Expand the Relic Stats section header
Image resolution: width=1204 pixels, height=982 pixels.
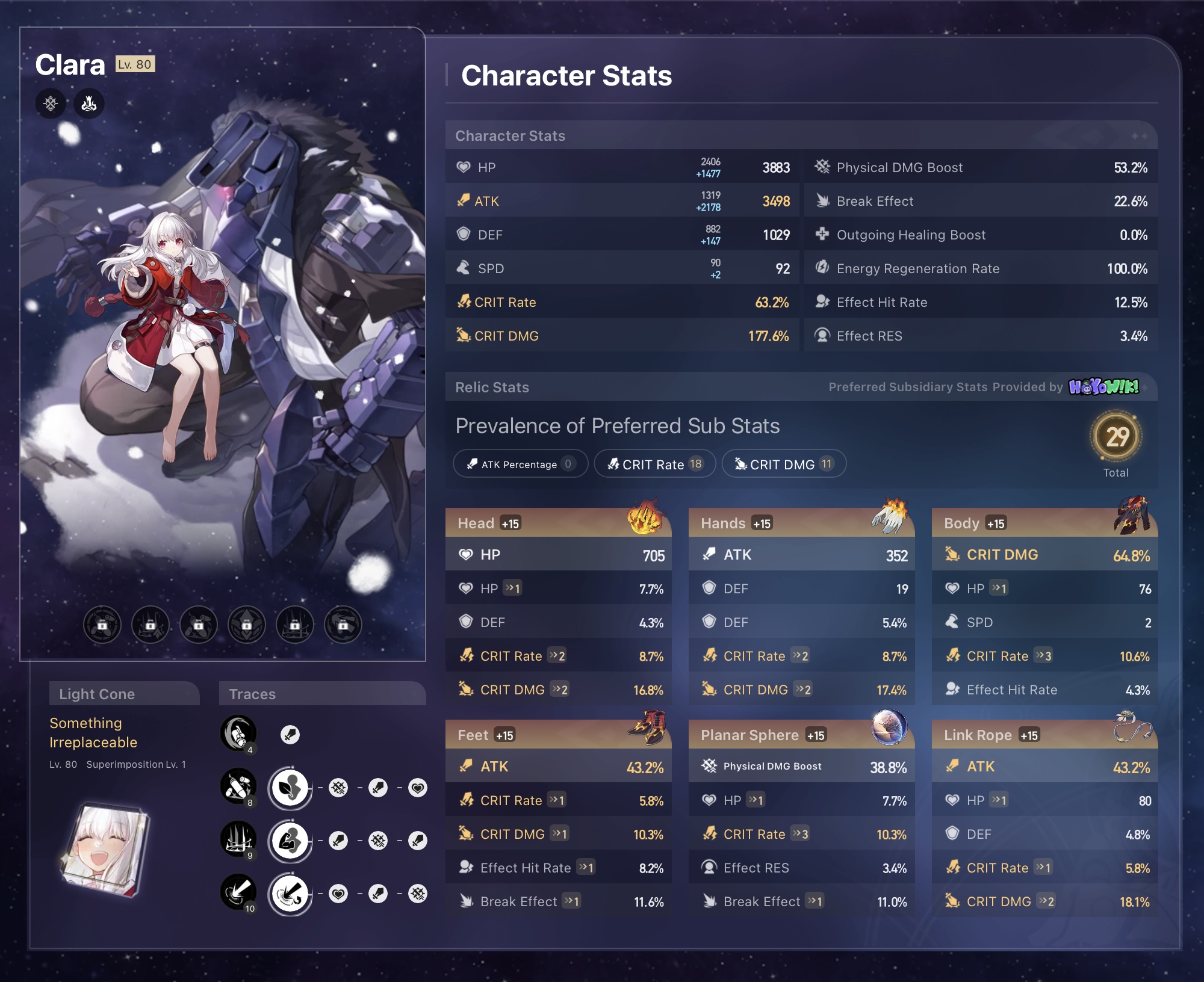492,387
